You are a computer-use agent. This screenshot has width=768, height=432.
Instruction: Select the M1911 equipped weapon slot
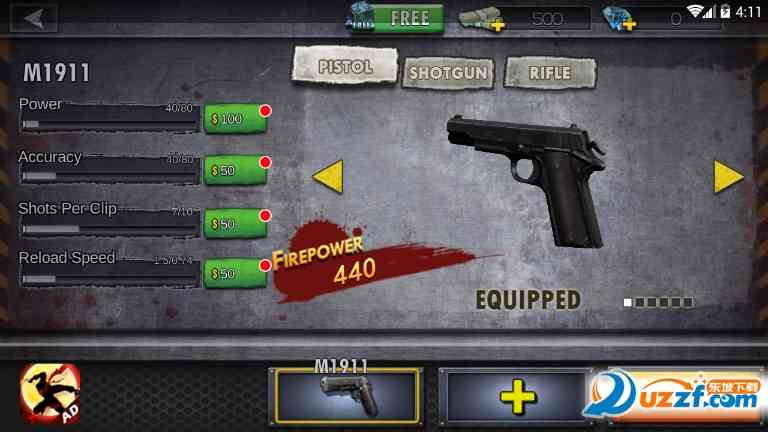[346, 397]
